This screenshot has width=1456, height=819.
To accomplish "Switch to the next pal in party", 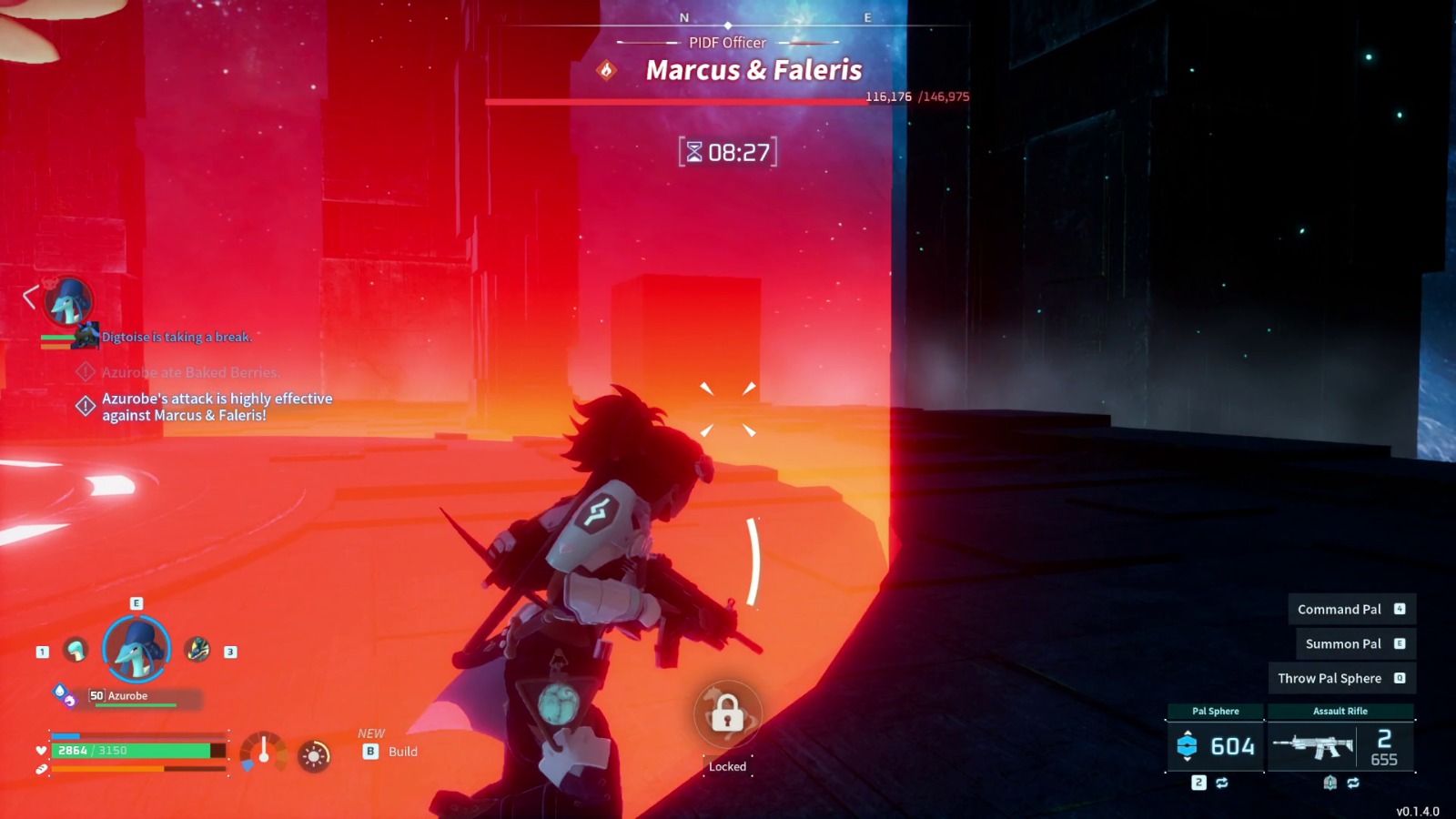I will click(197, 650).
